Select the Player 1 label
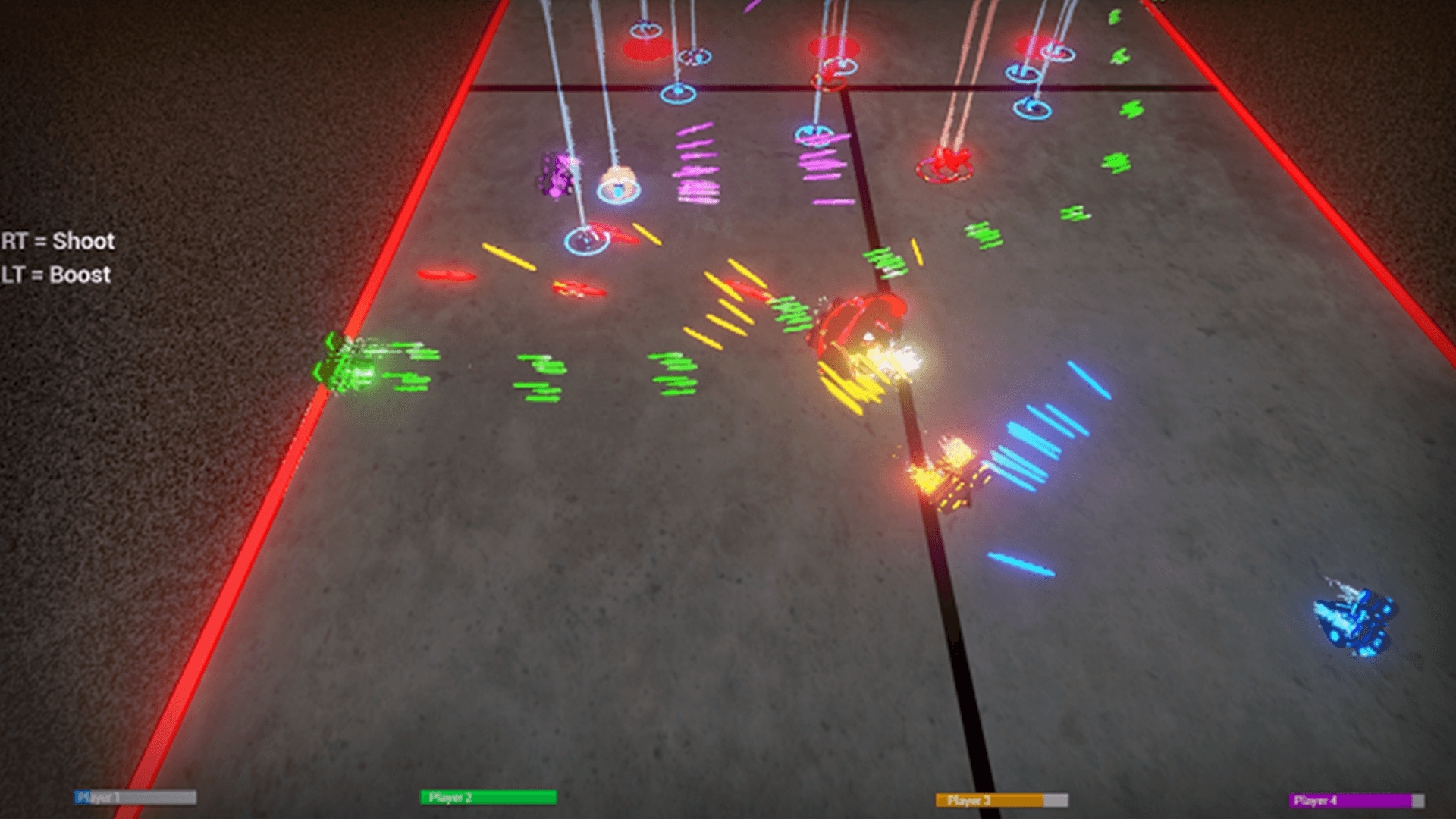The width and height of the screenshot is (1456, 819). click(97, 796)
